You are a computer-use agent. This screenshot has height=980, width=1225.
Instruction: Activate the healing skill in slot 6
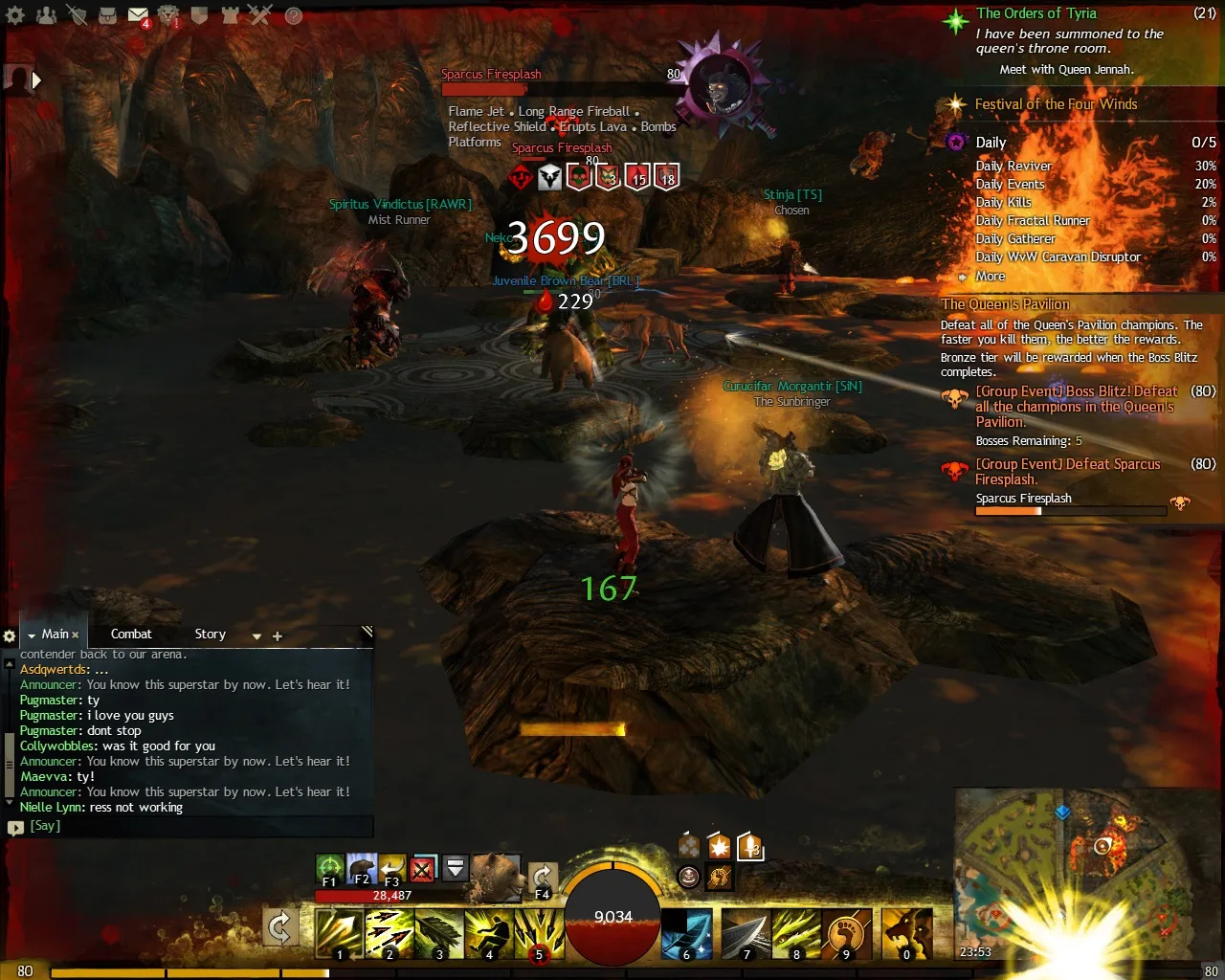pos(686,935)
